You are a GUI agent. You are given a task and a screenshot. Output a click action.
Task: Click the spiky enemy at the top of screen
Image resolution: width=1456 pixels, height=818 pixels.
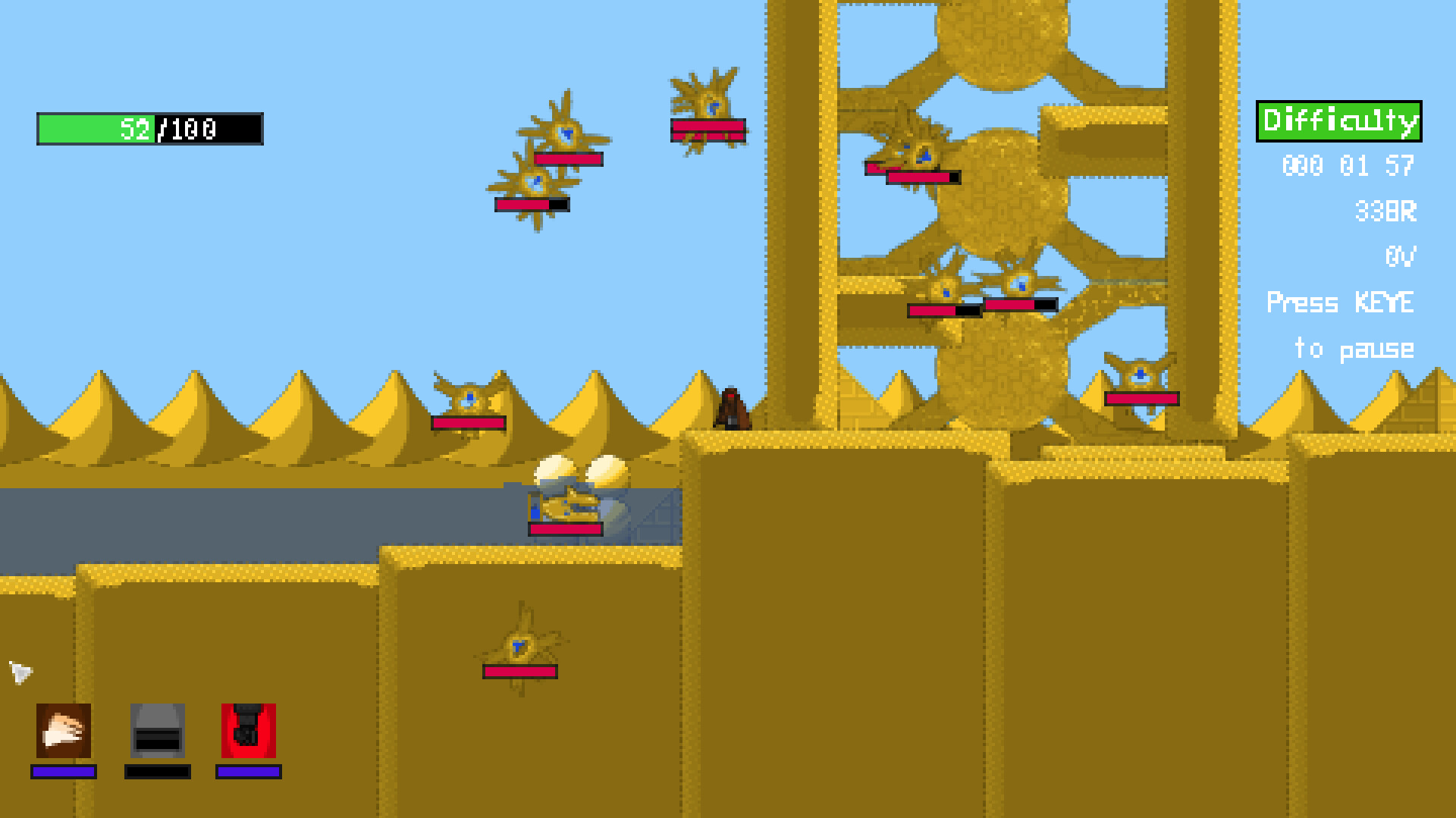point(708,102)
